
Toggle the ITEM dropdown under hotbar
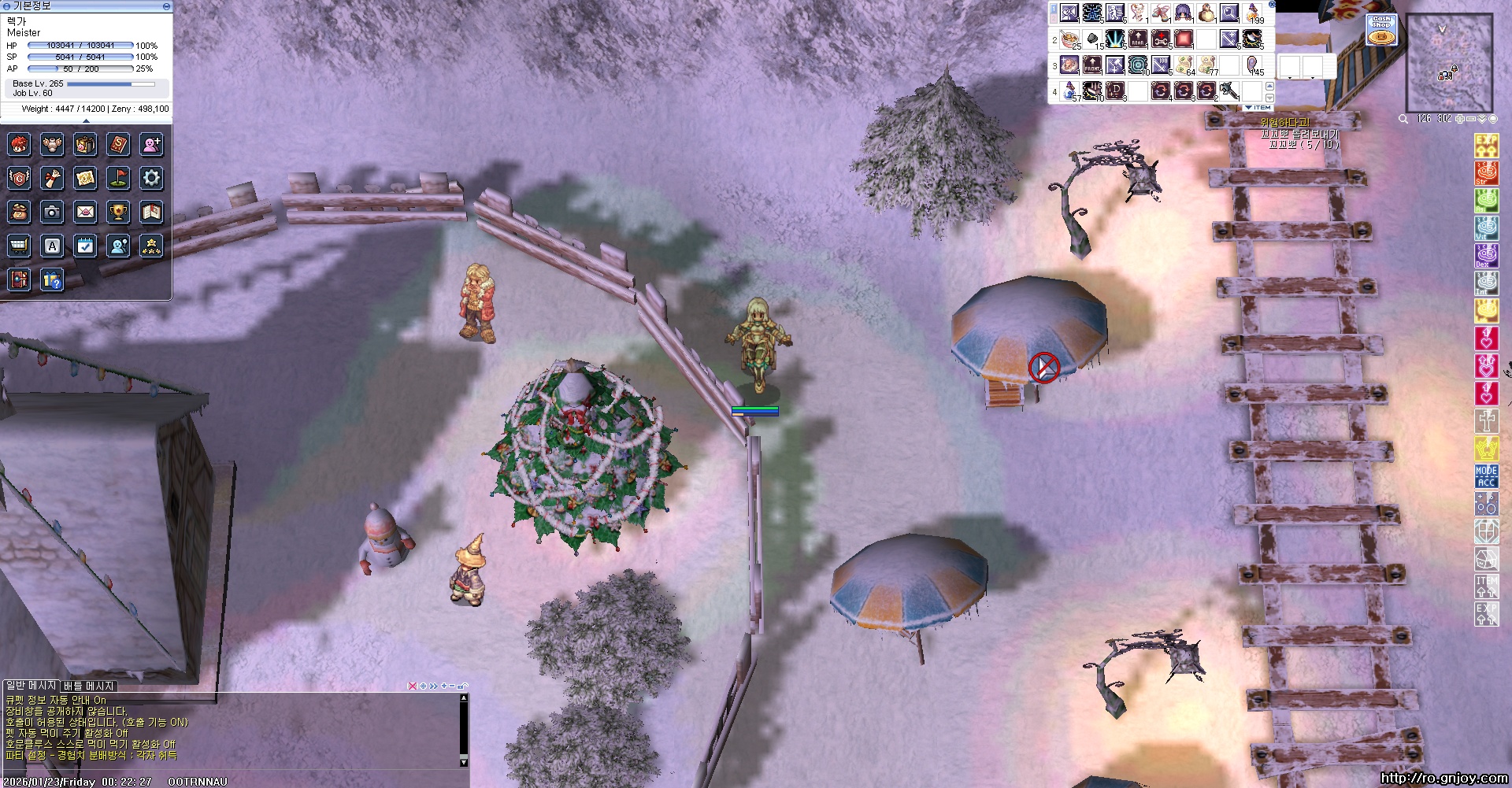1258,107
